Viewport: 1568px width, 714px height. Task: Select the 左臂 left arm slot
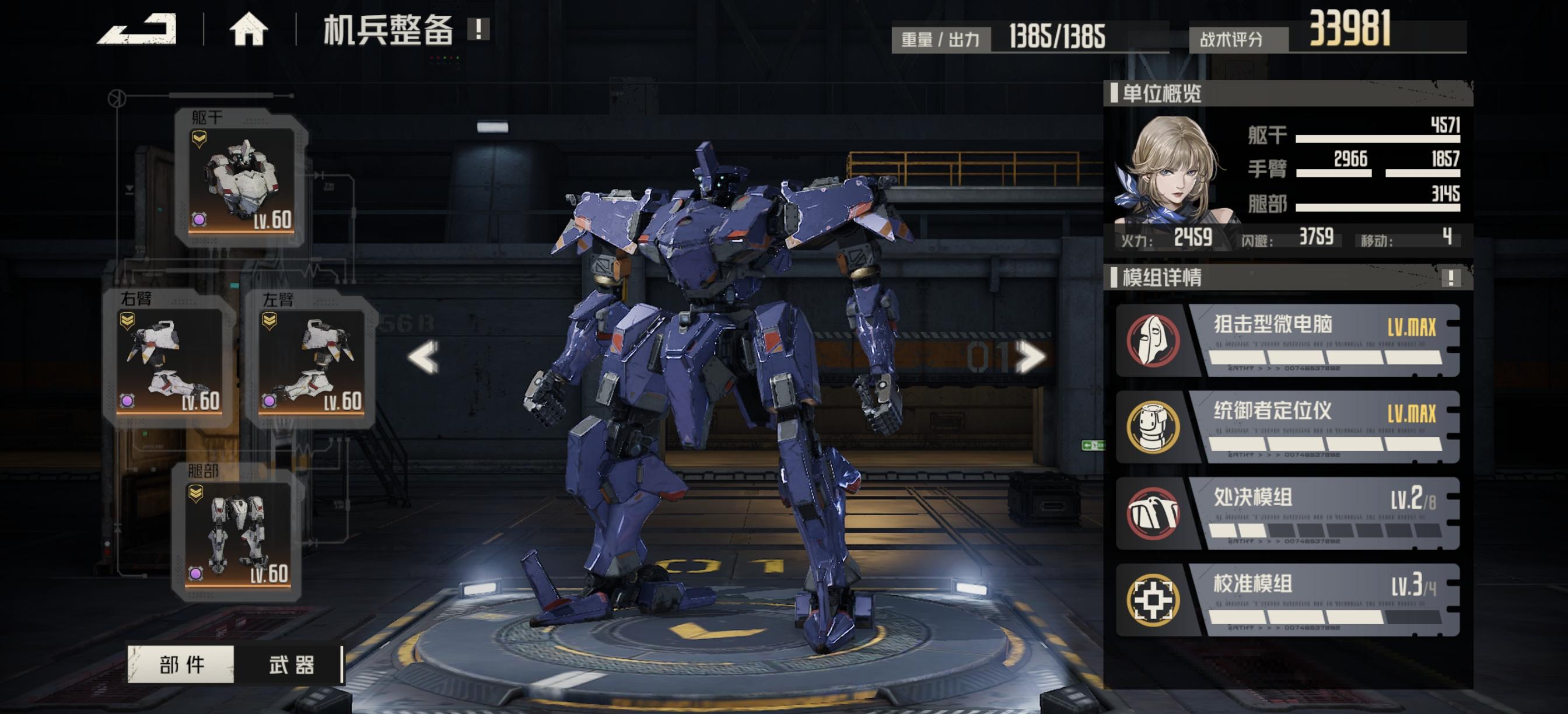pyautogui.click(x=311, y=360)
